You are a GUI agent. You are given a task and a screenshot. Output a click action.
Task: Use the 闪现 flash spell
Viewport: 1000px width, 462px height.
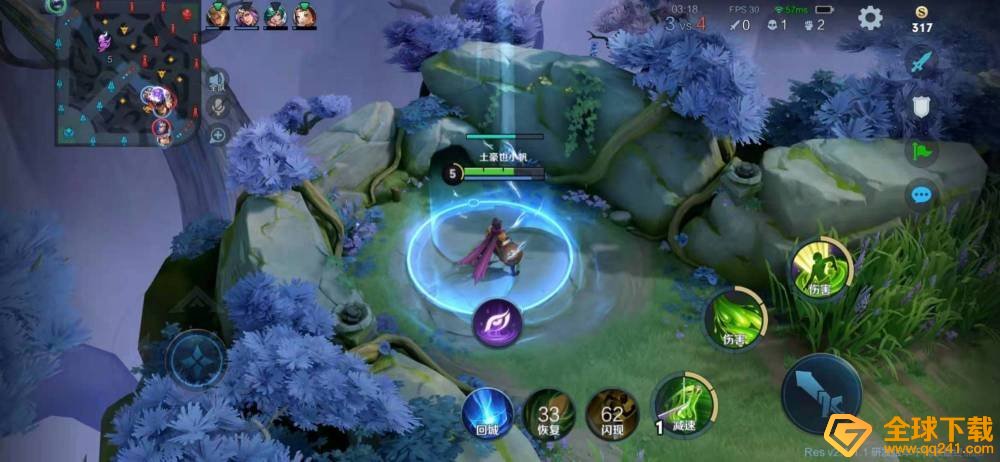pos(612,414)
